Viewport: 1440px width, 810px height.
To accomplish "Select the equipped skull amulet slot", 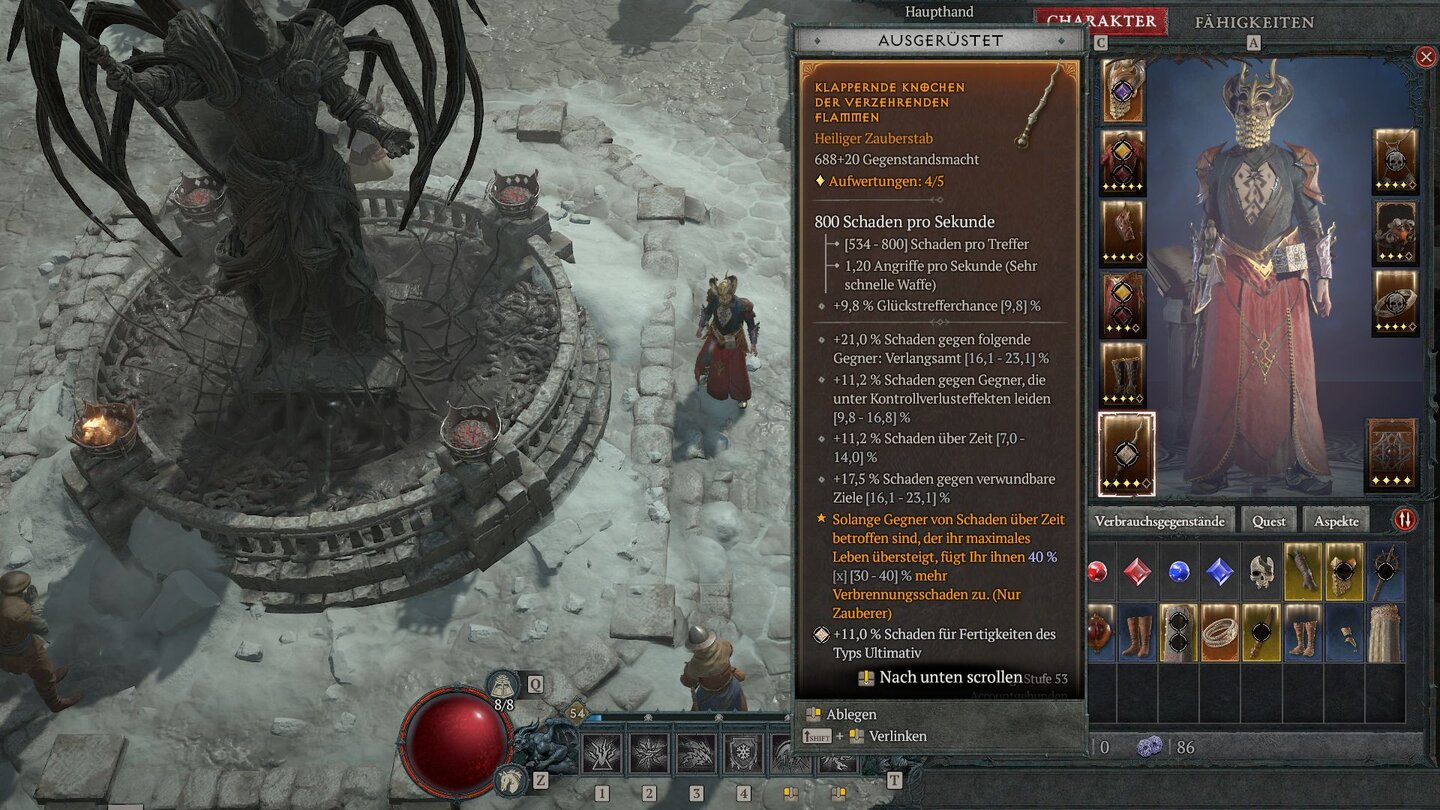I will pyautogui.click(x=1395, y=161).
